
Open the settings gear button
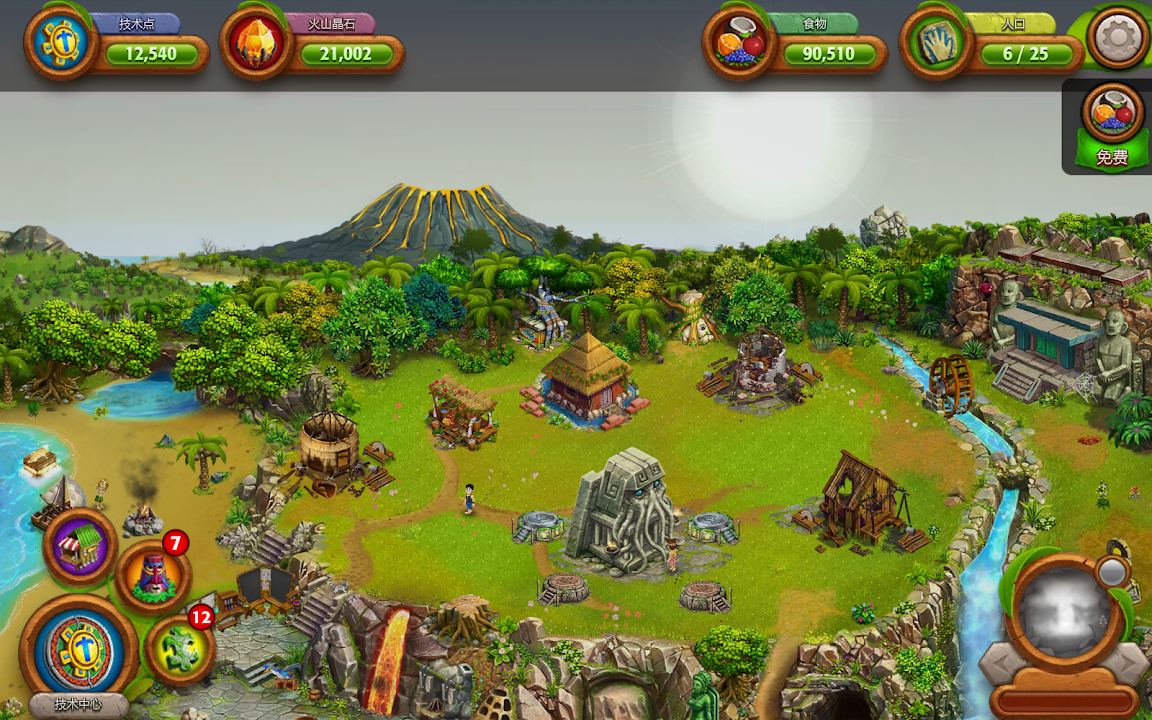pyautogui.click(x=1118, y=39)
